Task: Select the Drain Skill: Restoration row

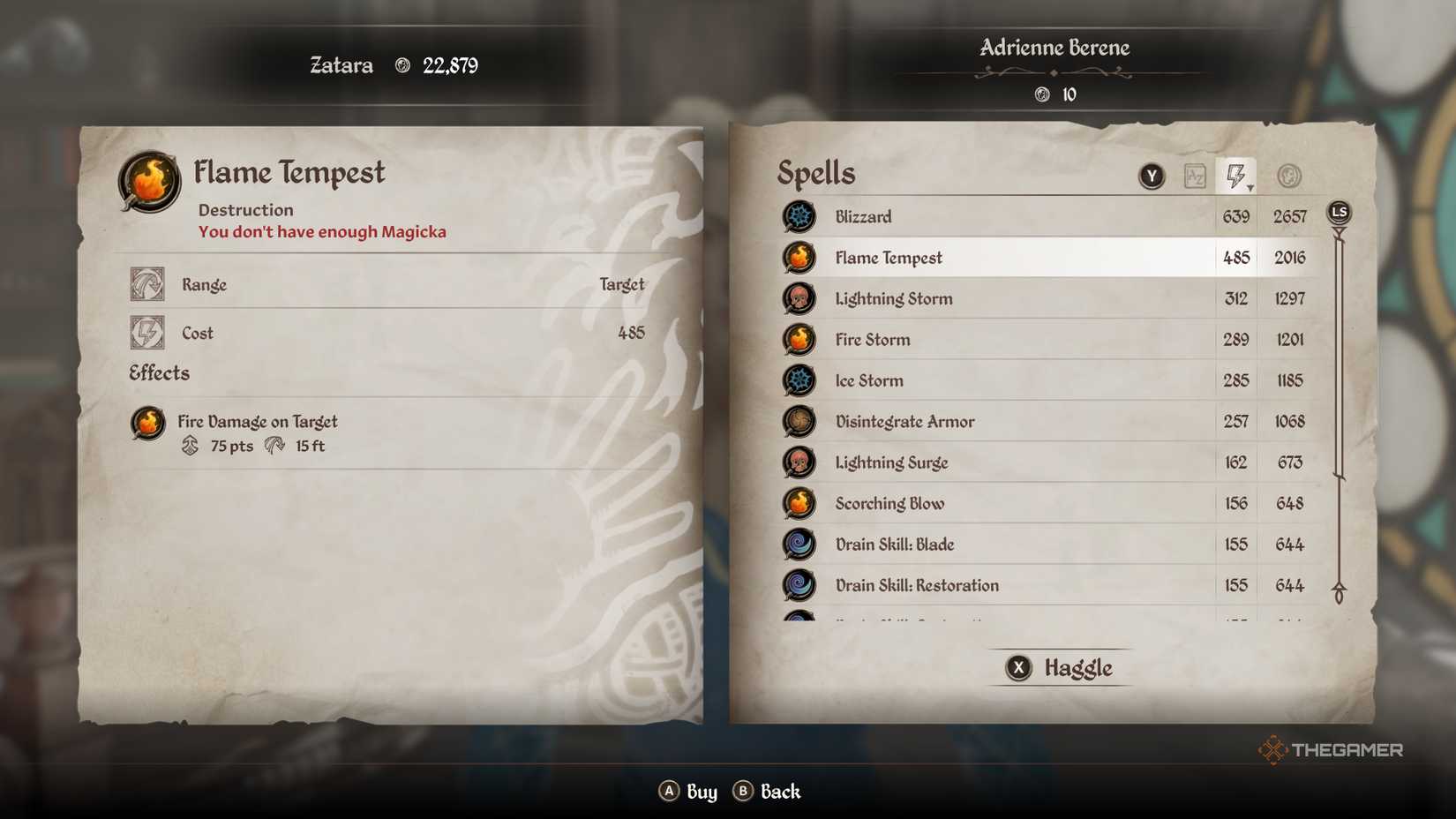Action: point(971,585)
